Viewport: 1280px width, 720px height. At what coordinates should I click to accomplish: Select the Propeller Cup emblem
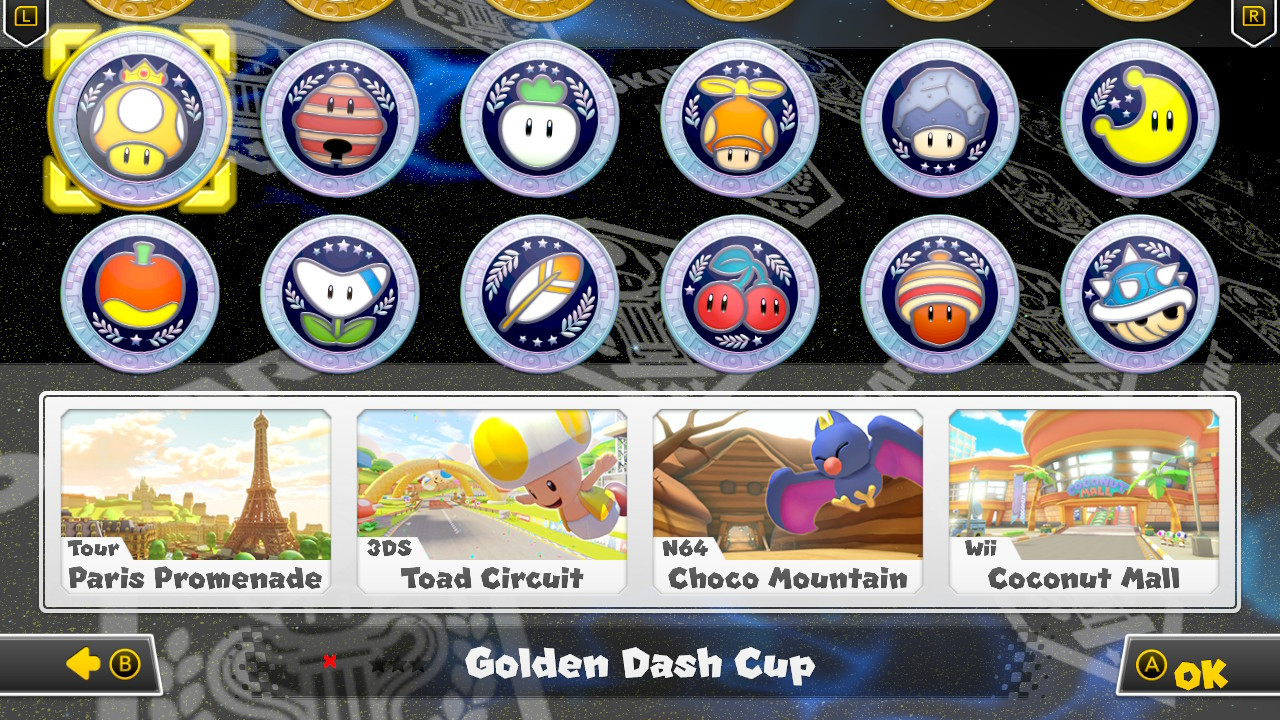[x=739, y=118]
